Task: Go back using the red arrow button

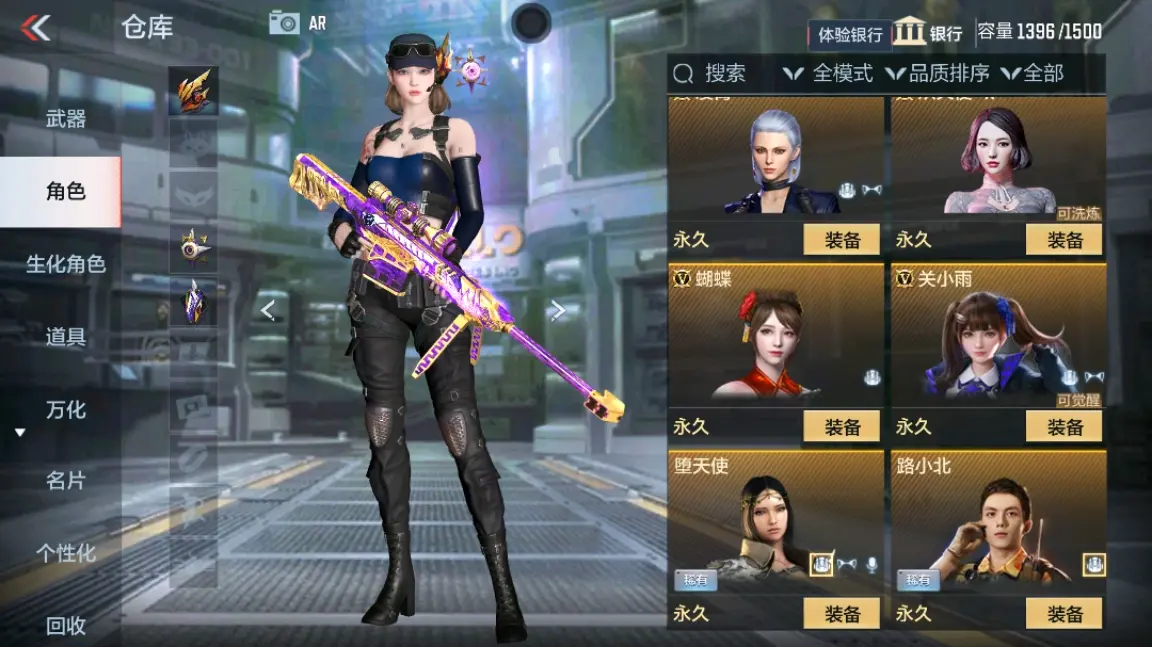Action: [x=35, y=27]
